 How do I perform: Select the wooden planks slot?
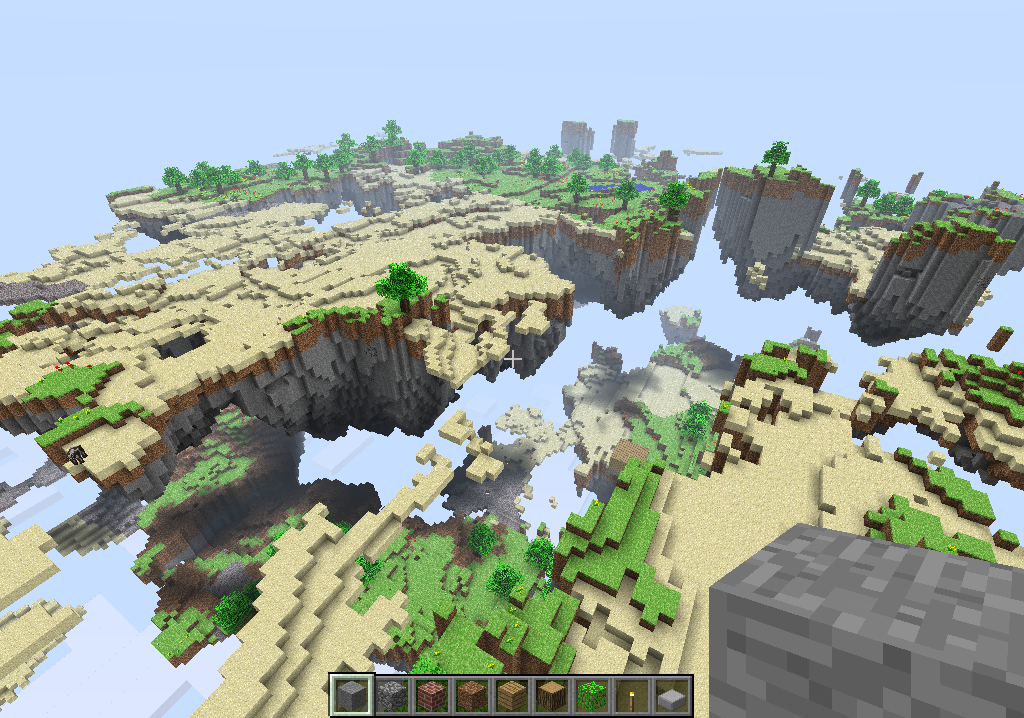511,695
